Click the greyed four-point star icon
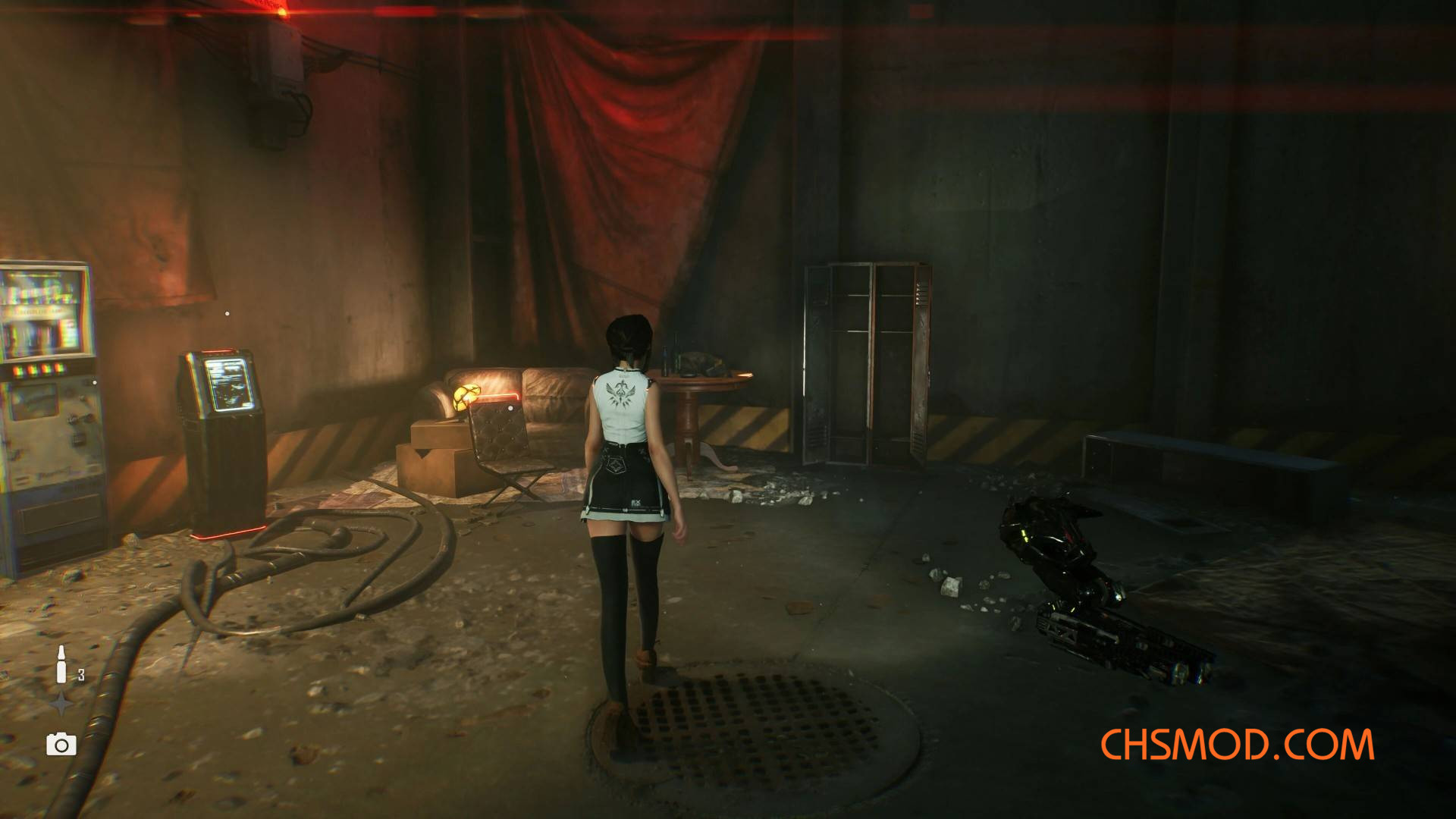1456x819 pixels. pyautogui.click(x=61, y=704)
